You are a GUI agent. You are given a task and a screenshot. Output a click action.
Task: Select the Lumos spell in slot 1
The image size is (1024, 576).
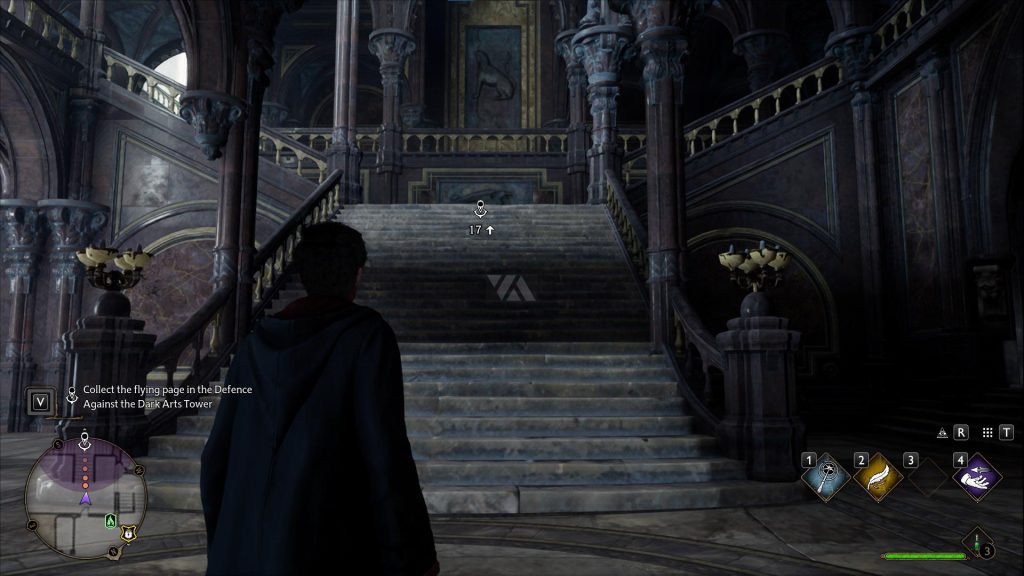pos(827,477)
